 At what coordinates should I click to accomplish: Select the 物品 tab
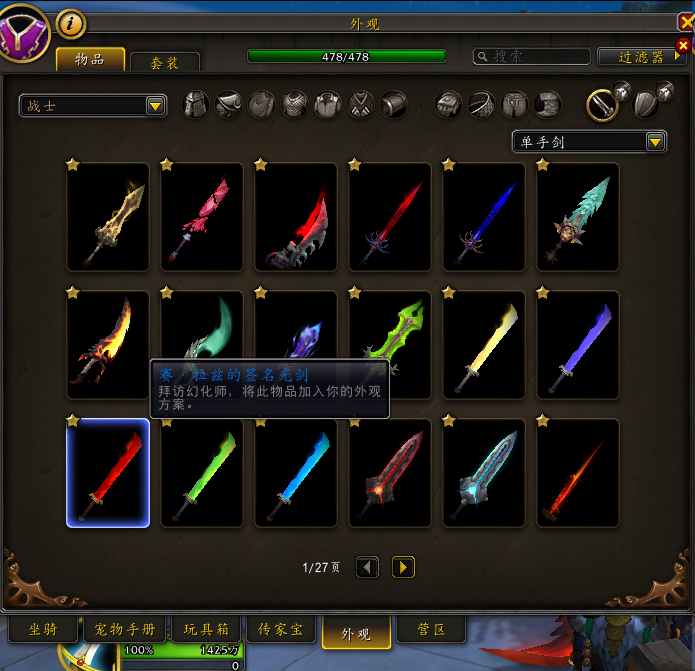[90, 59]
